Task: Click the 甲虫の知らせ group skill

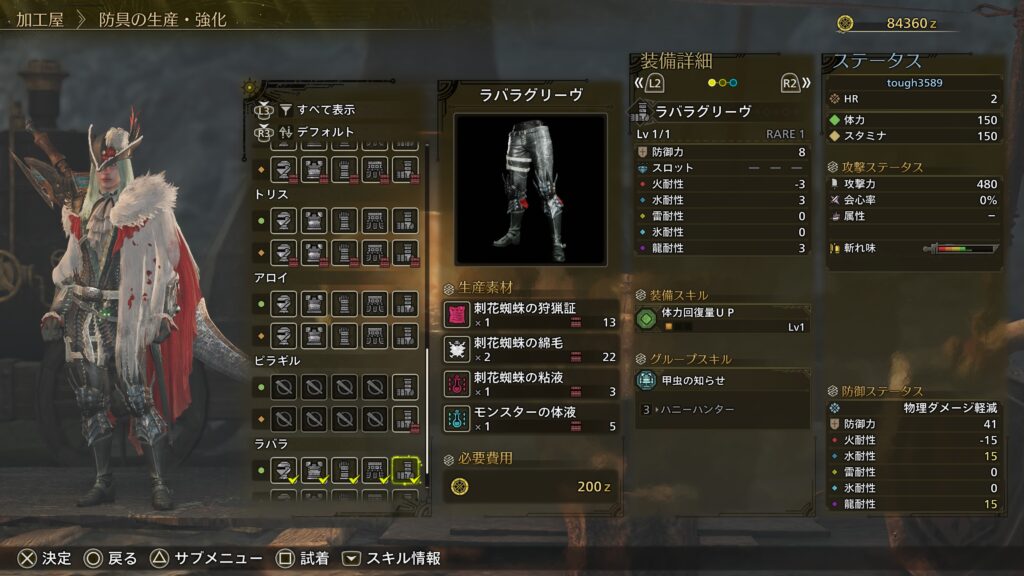Action: pyautogui.click(x=722, y=380)
